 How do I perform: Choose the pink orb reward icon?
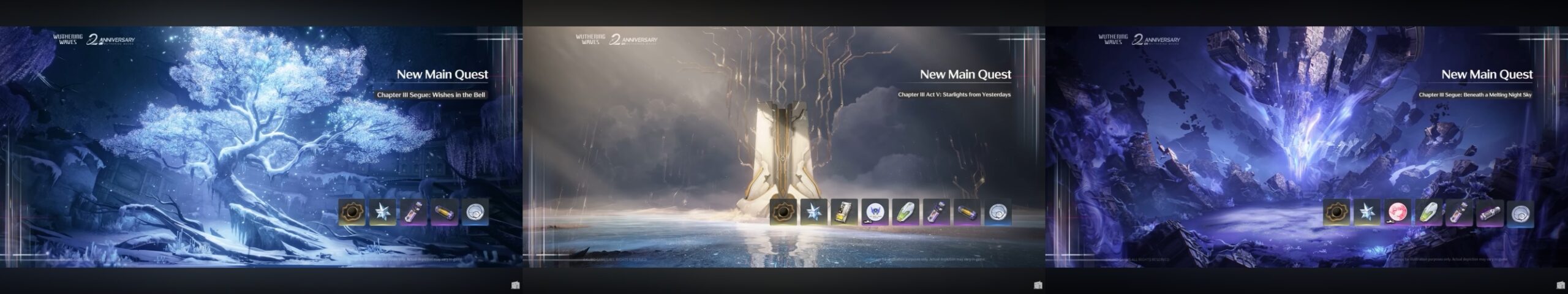coord(1397,213)
